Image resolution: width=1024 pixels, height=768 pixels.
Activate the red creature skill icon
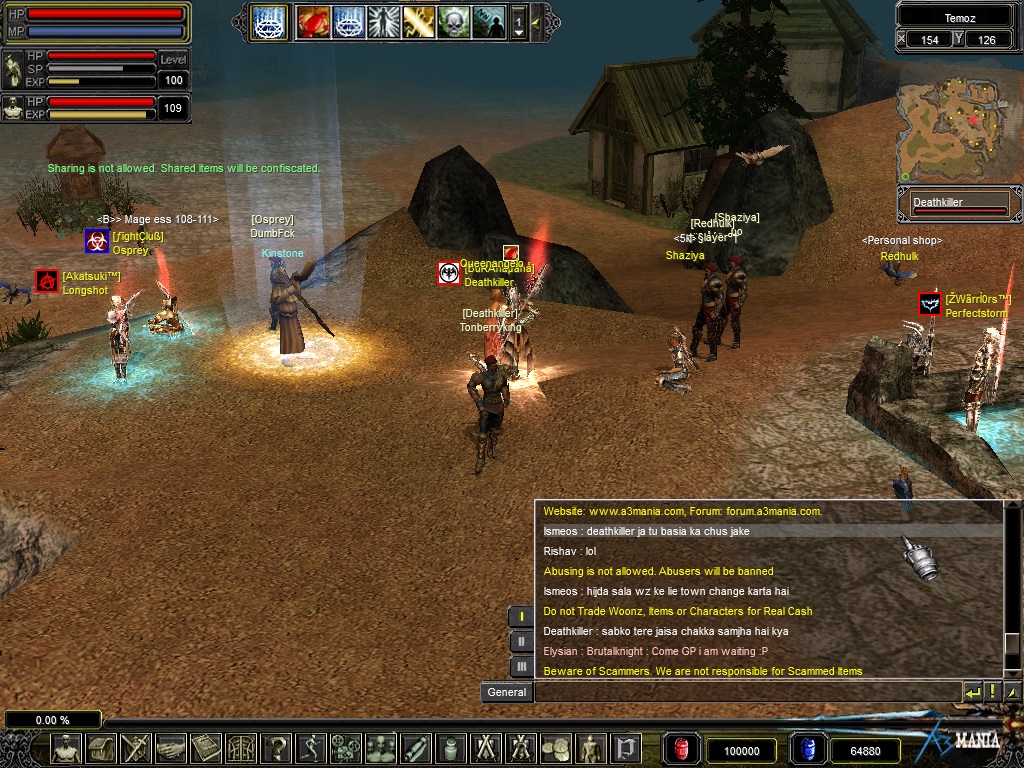tap(312, 21)
